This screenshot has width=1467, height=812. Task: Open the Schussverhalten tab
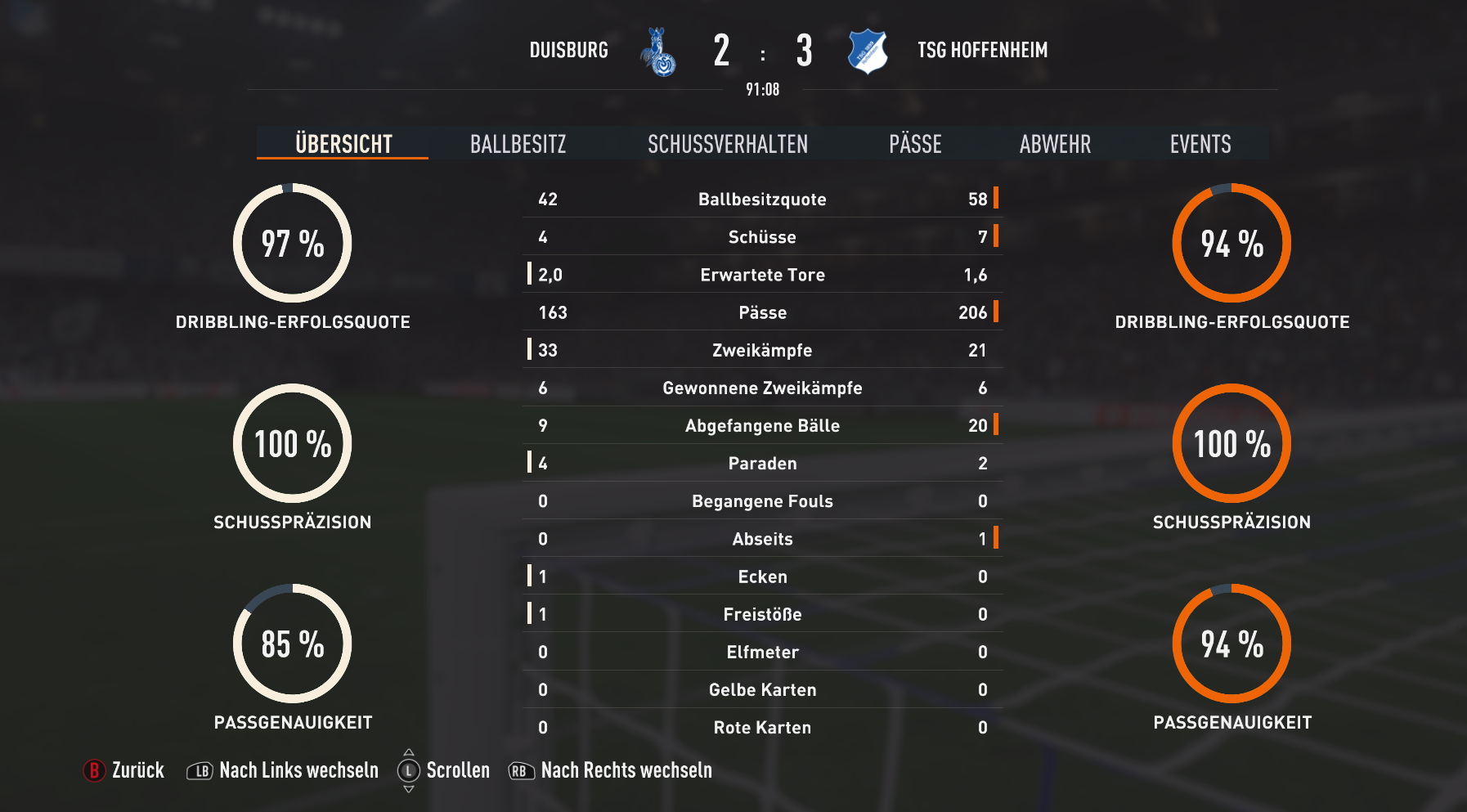pos(728,144)
